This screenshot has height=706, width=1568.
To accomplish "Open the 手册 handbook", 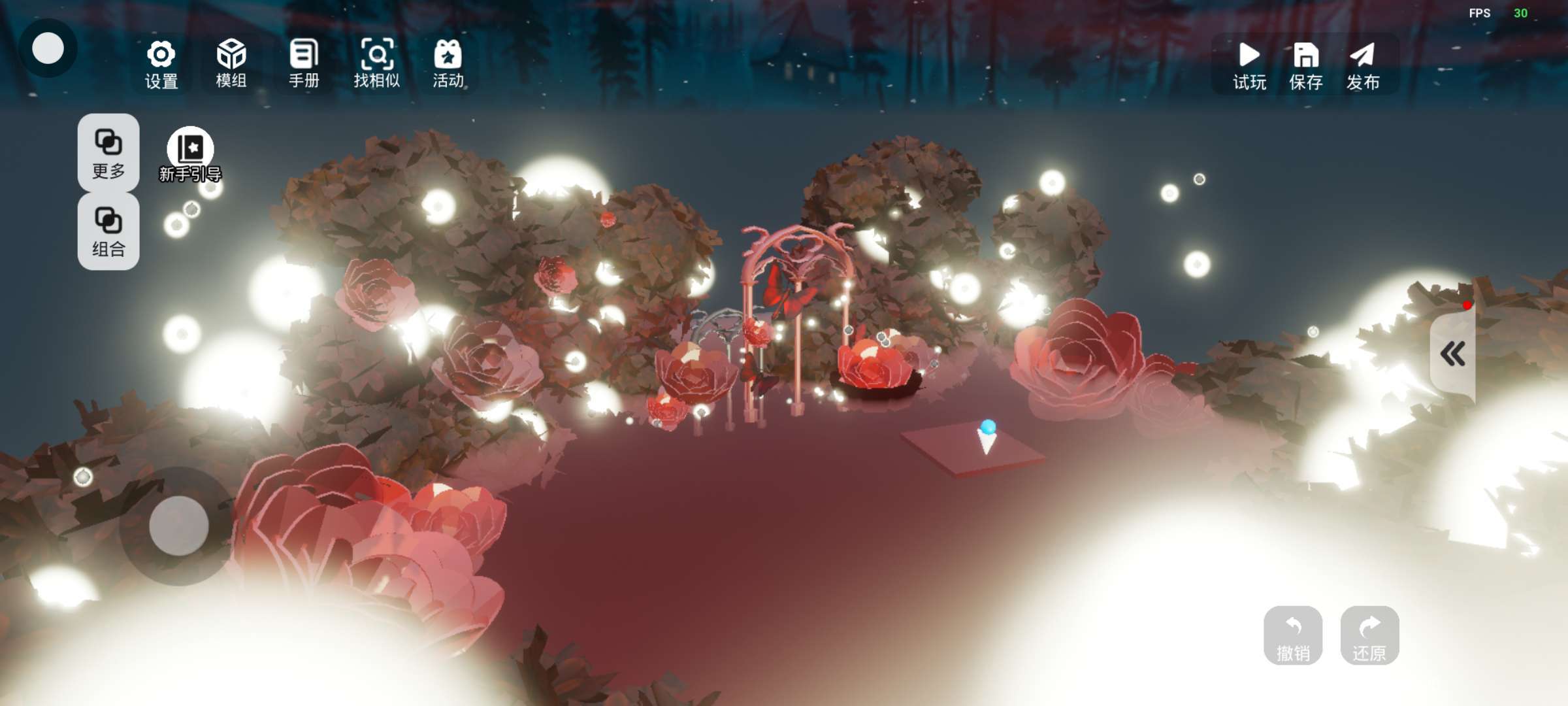I will click(x=304, y=64).
